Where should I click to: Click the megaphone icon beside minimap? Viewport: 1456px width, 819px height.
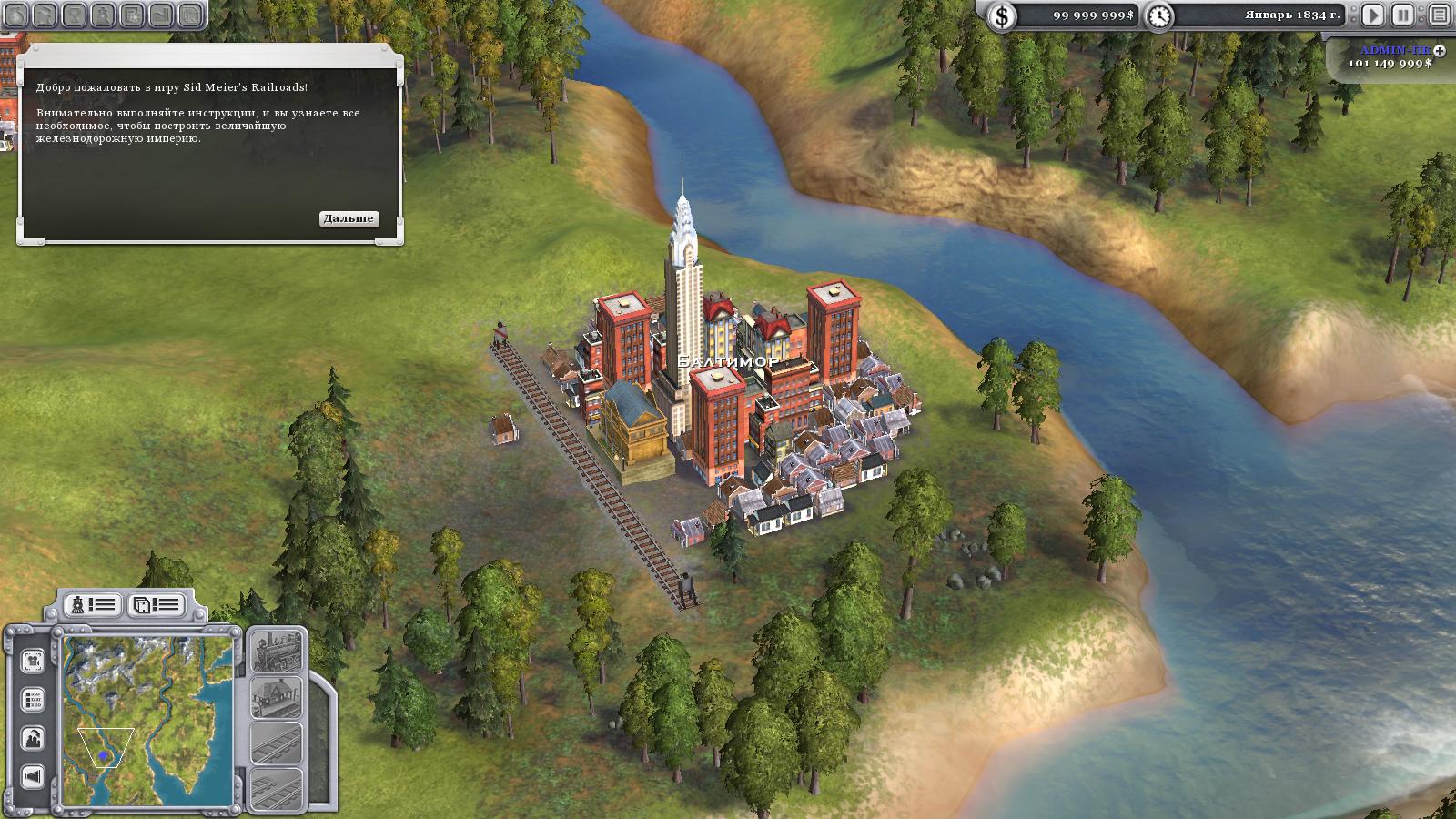pyautogui.click(x=33, y=776)
